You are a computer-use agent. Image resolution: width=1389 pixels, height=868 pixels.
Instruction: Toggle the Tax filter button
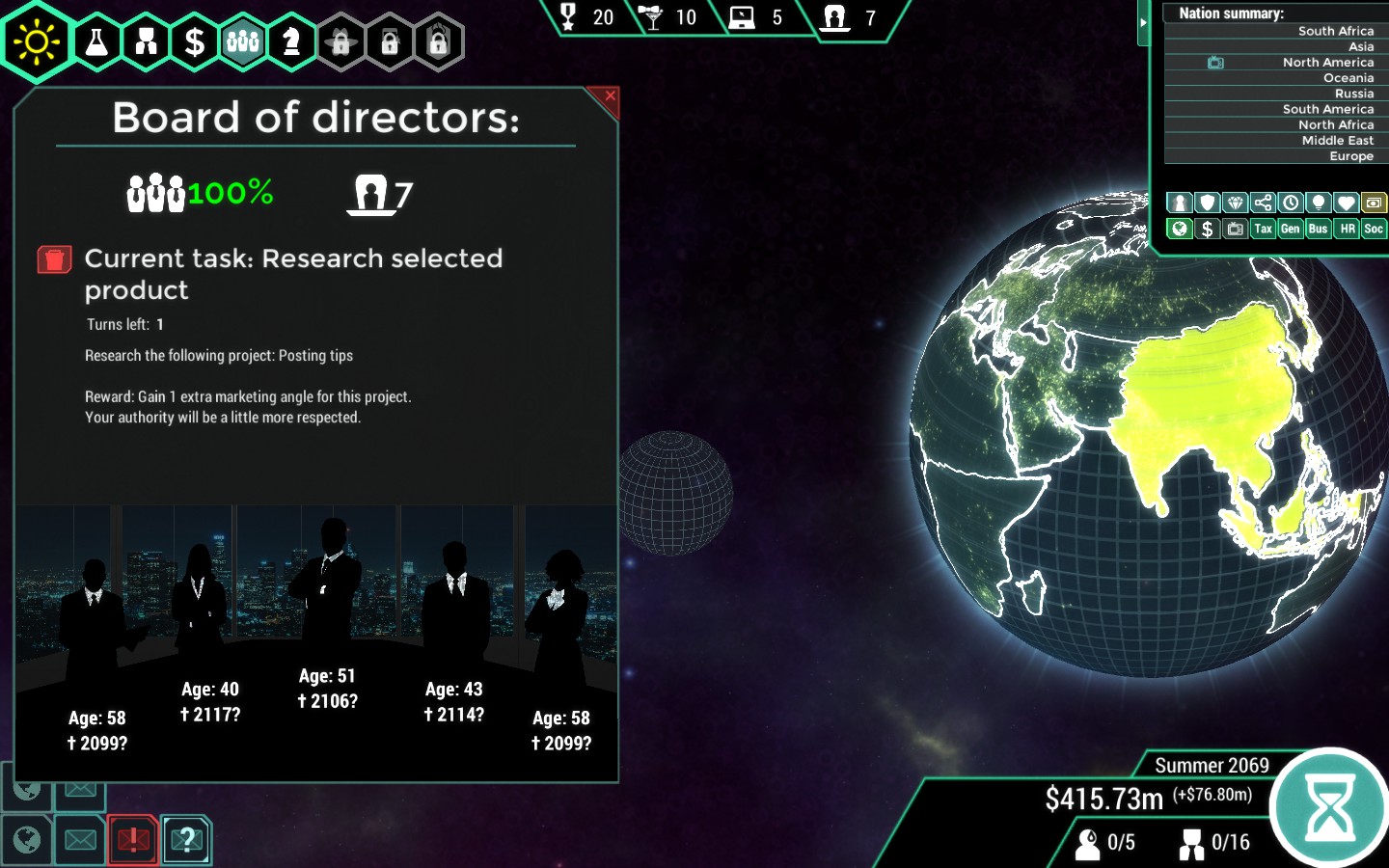[1263, 229]
